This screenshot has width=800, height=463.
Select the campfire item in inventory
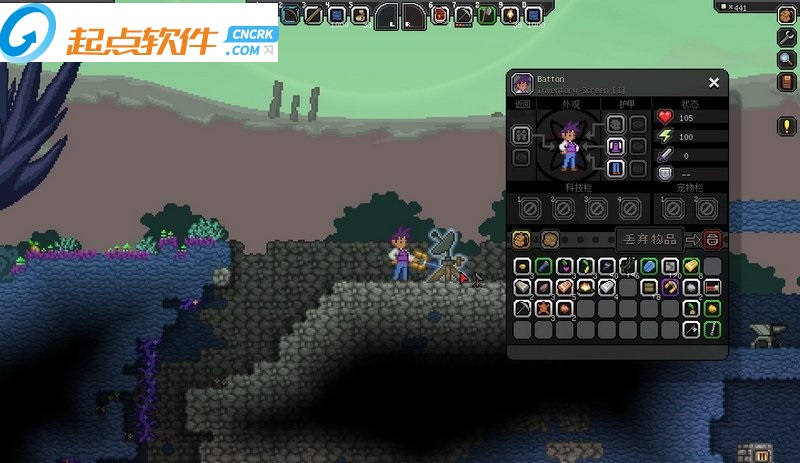pos(587,287)
